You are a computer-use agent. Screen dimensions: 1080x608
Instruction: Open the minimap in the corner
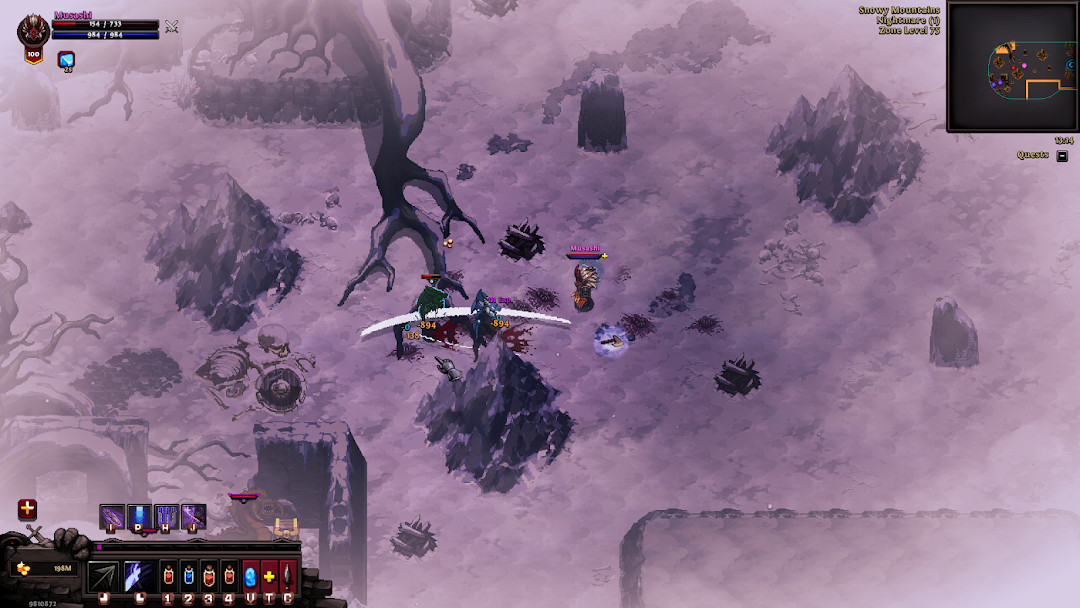point(1011,67)
